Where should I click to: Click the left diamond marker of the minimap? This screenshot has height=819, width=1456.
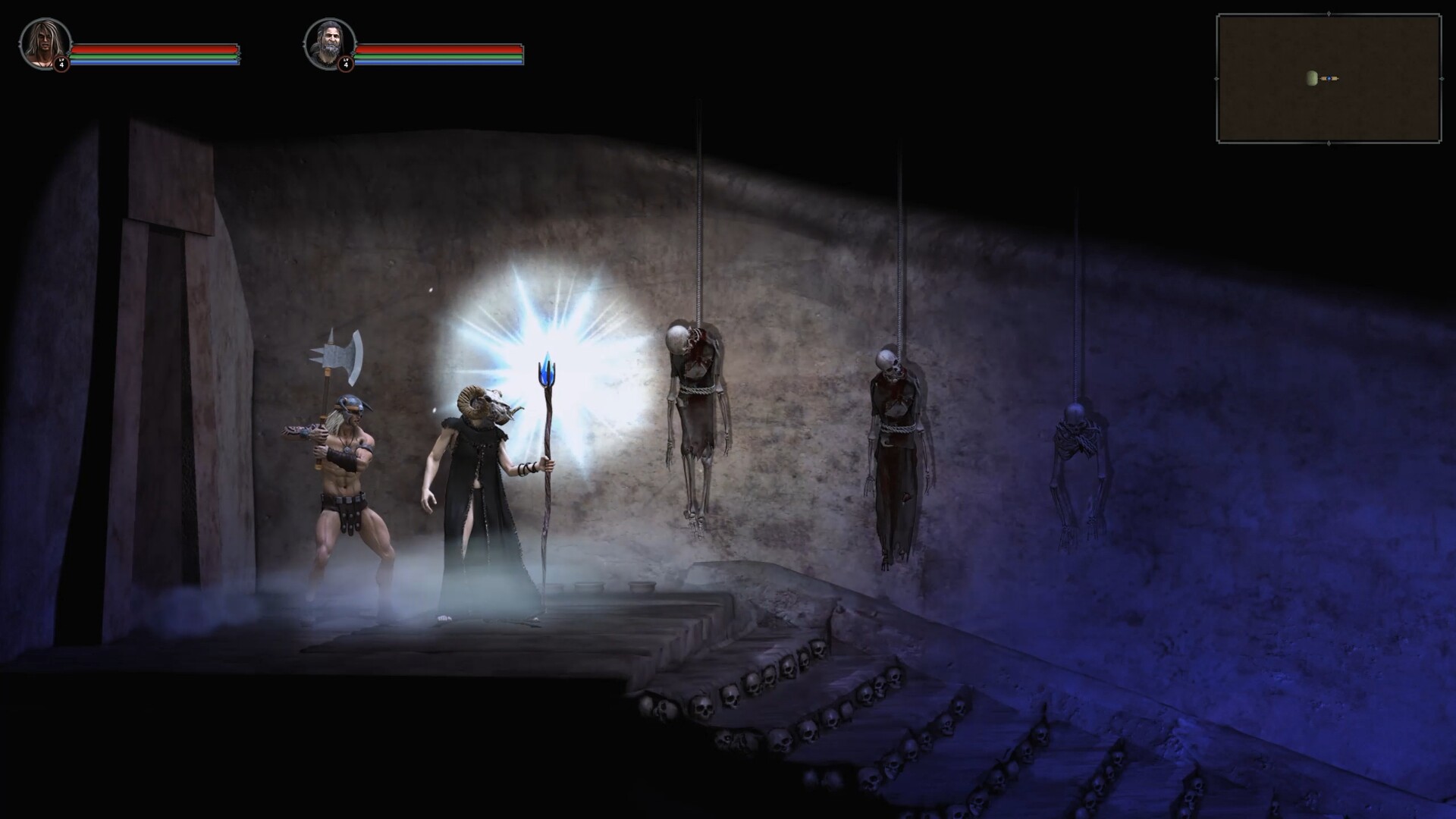pos(1216,78)
